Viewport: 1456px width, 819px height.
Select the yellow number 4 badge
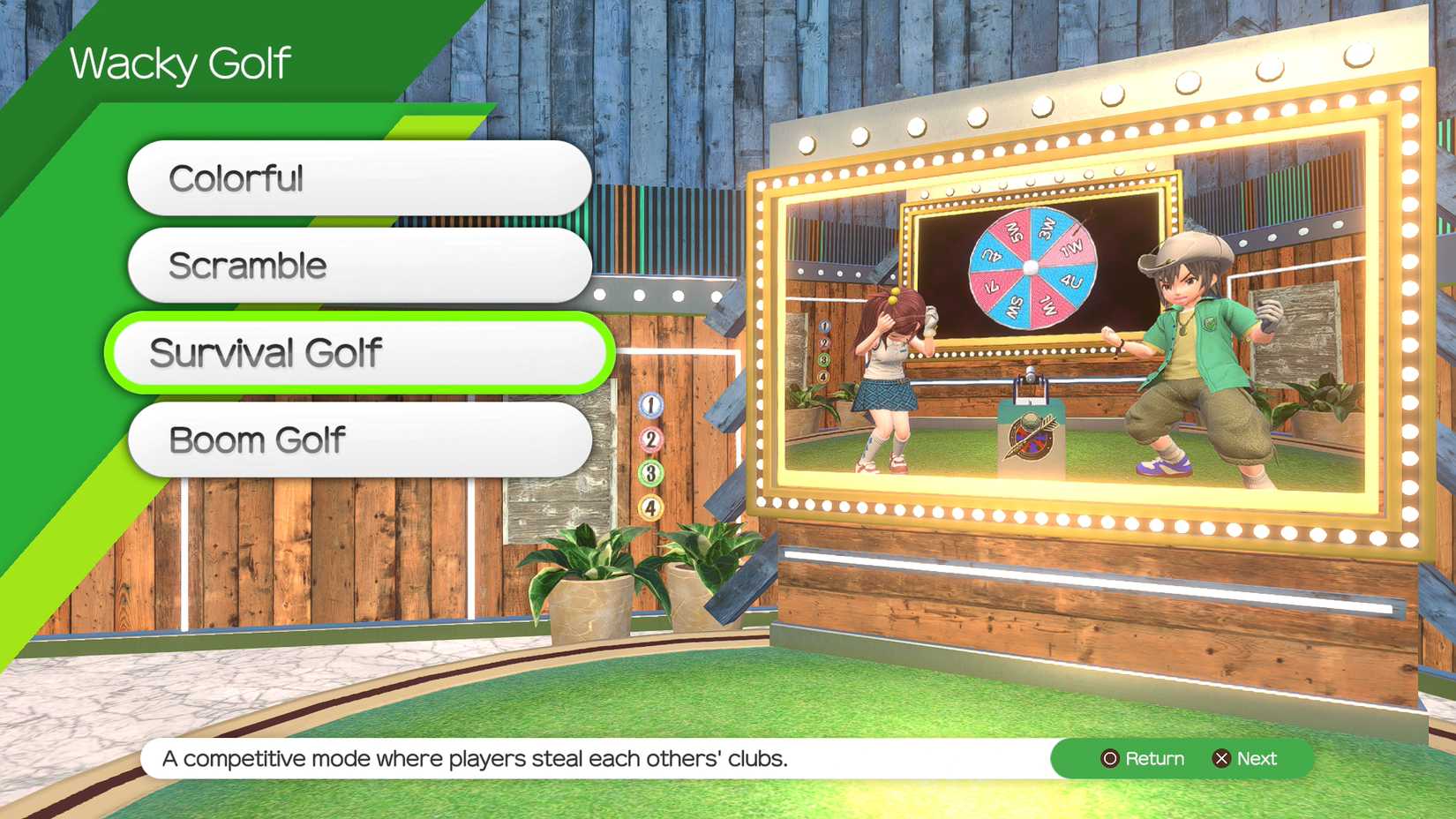650,505
